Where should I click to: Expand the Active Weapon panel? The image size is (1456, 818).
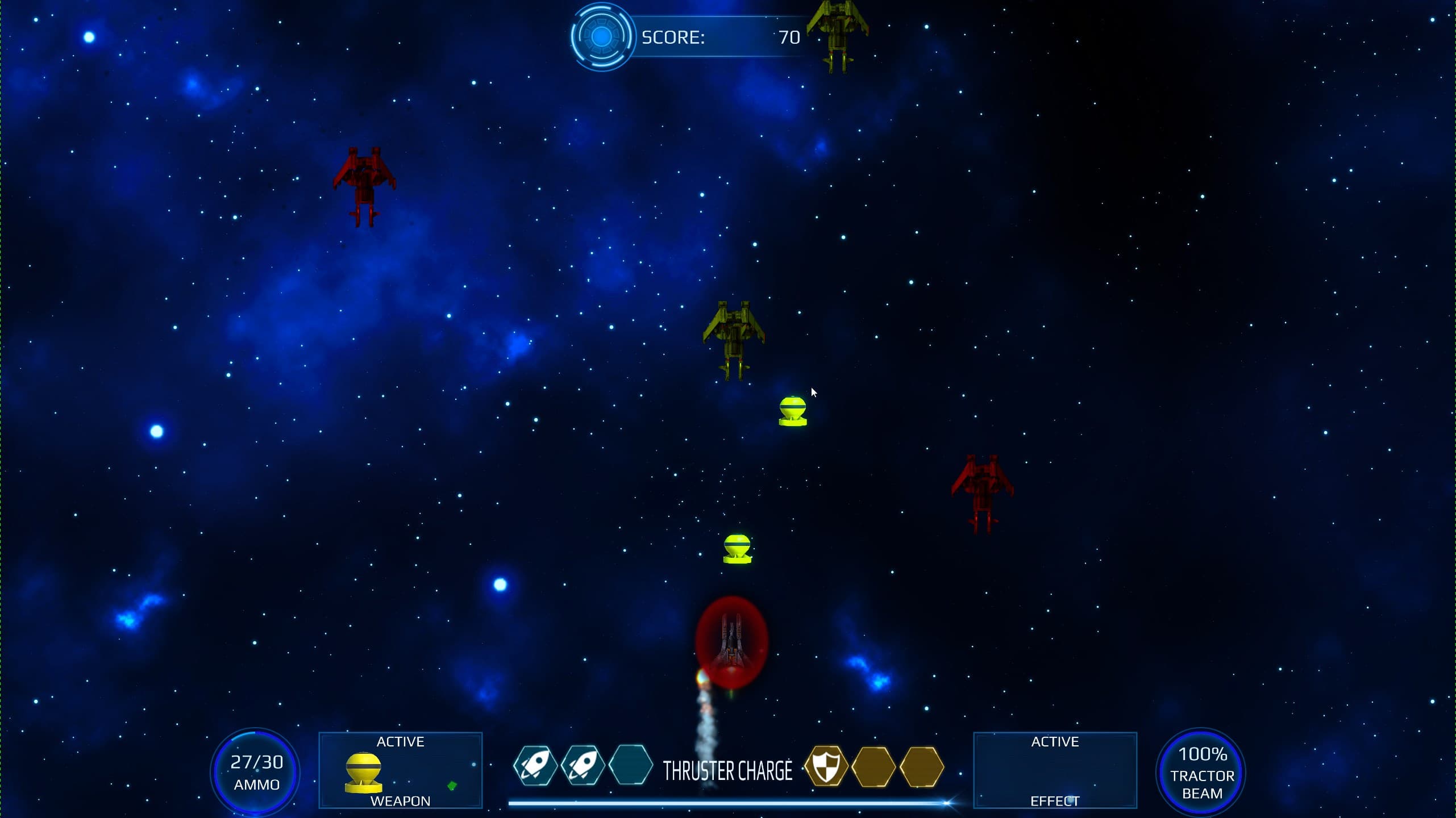[x=401, y=771]
